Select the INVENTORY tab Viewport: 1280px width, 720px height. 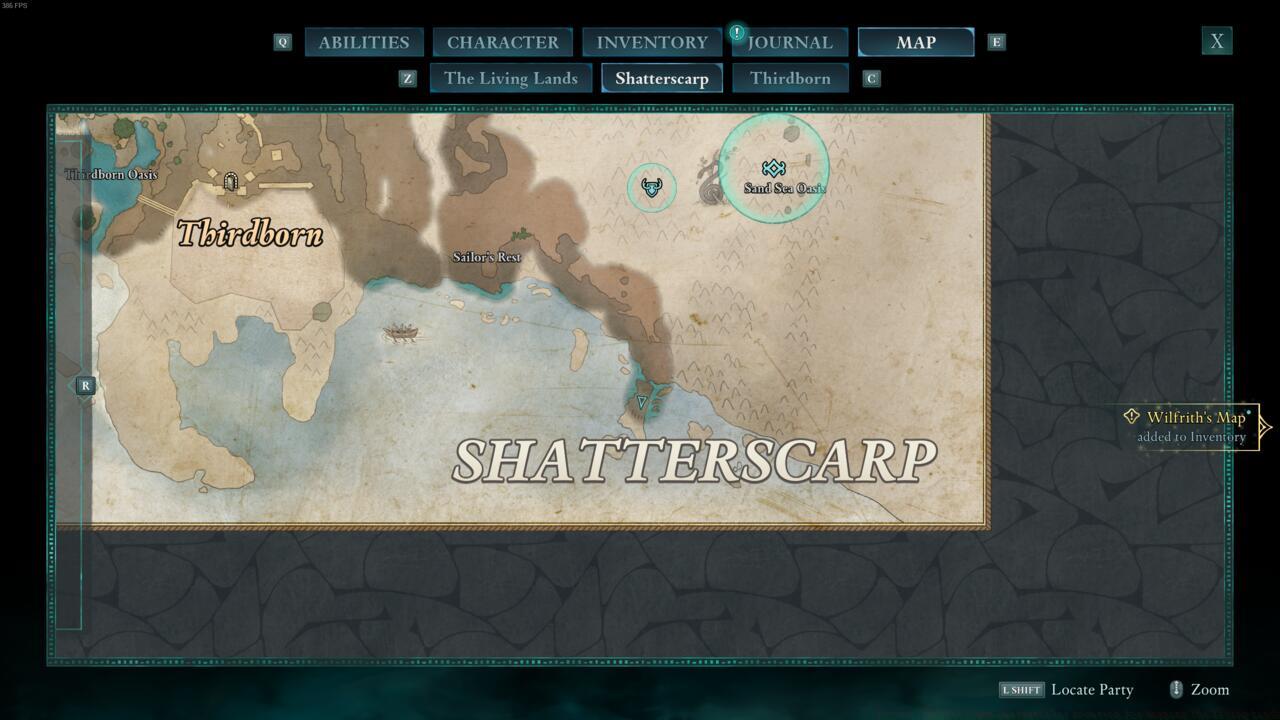point(651,42)
